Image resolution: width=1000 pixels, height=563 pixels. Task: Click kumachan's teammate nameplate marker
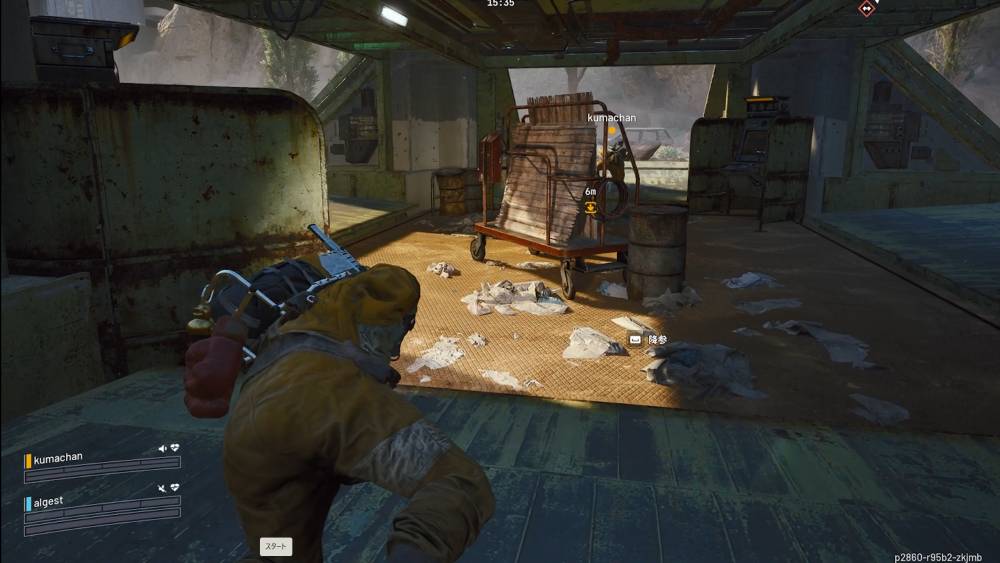pos(611,118)
